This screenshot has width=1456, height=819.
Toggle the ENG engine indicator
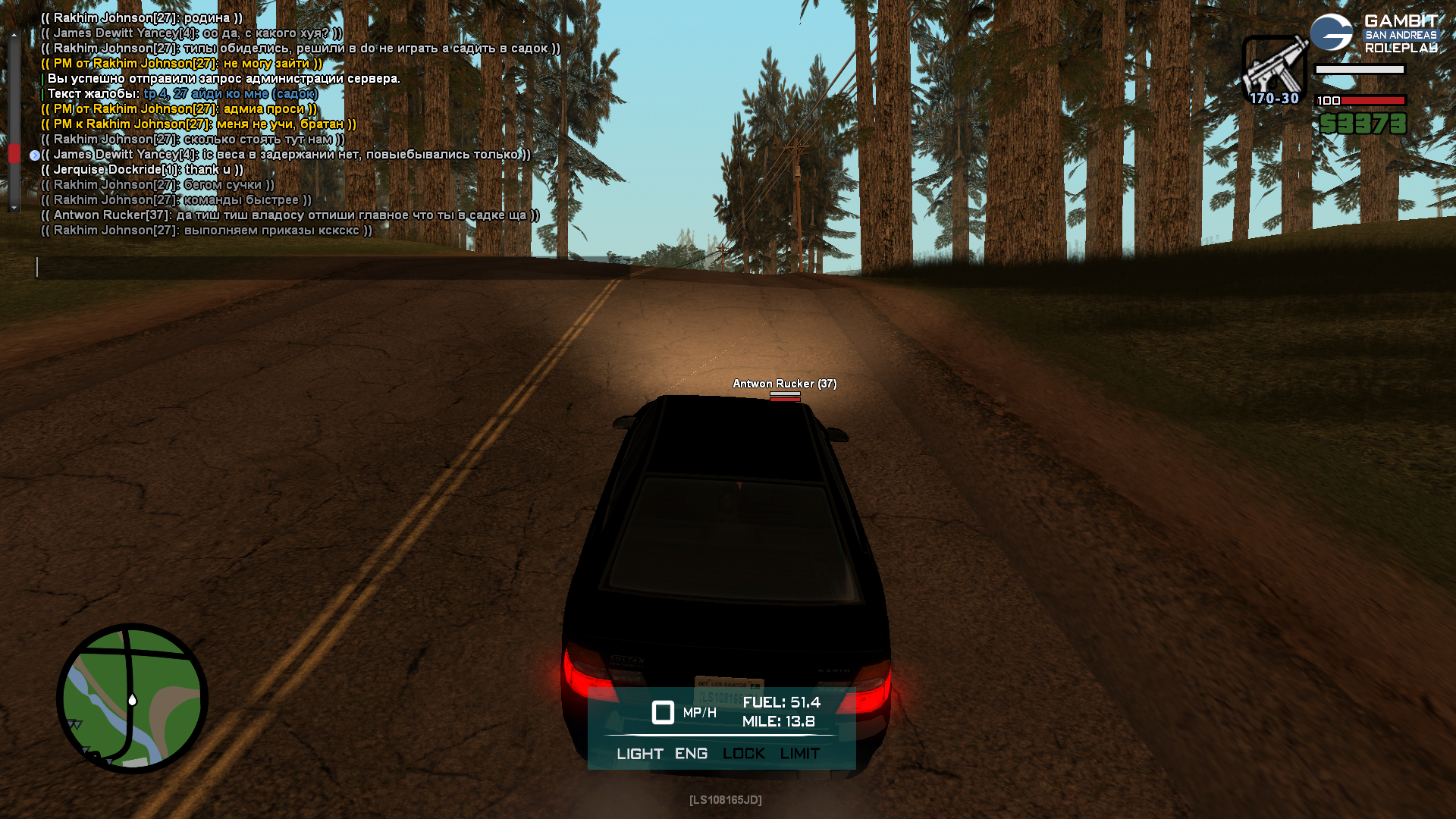(x=691, y=754)
